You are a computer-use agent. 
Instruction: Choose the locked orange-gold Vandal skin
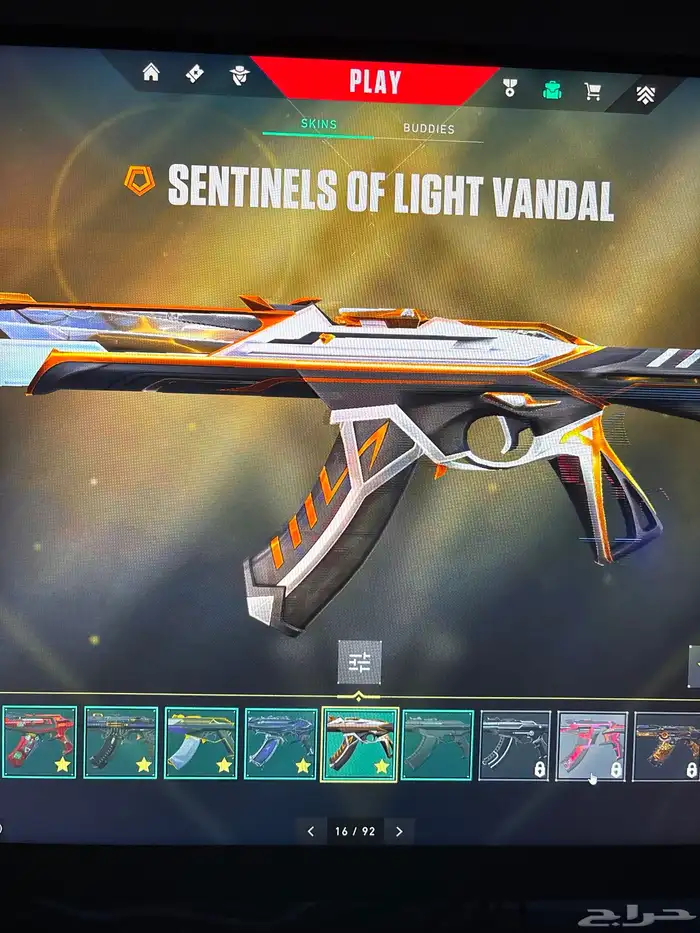tap(667, 746)
